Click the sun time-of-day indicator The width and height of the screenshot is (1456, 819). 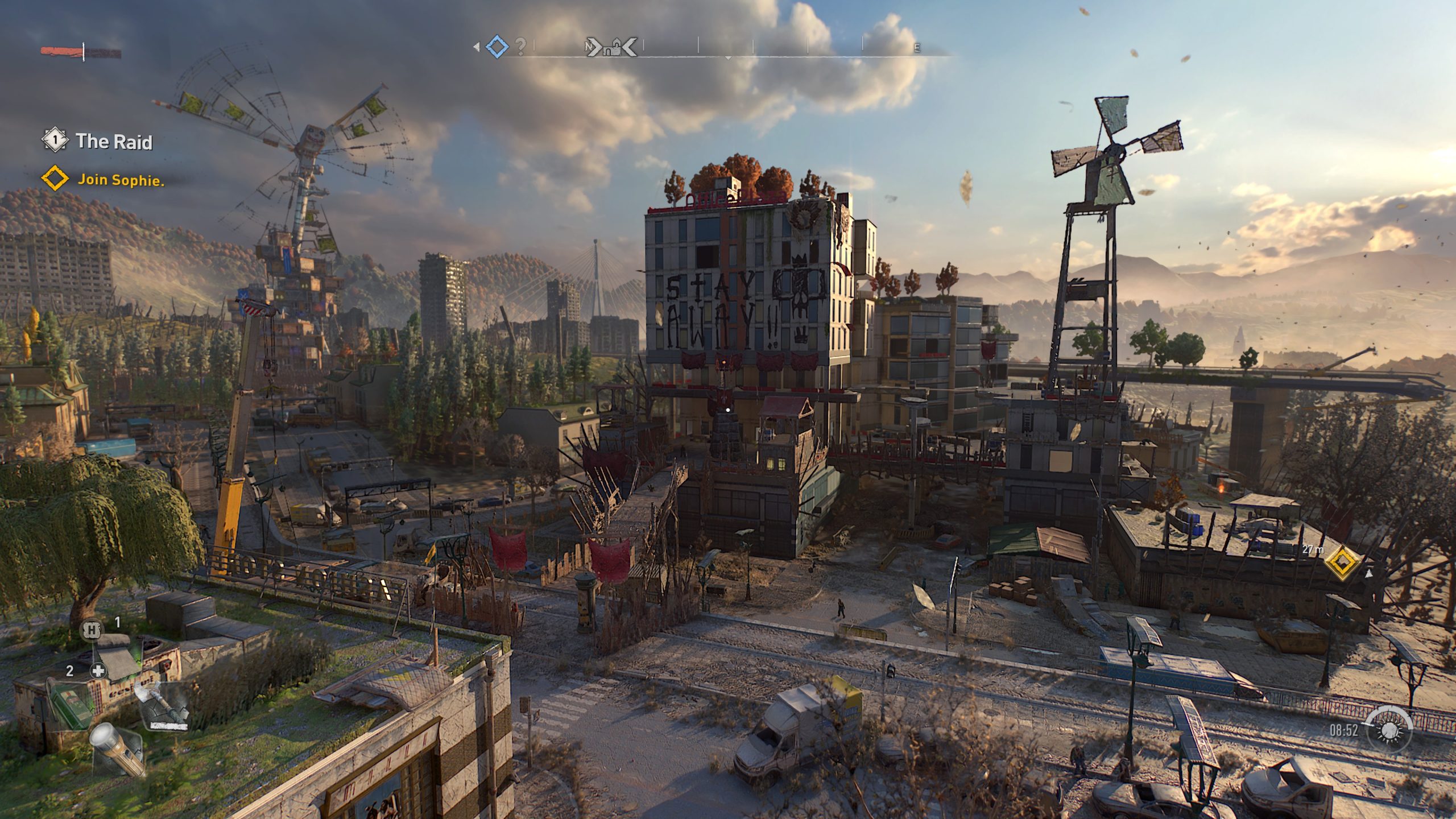1389,730
